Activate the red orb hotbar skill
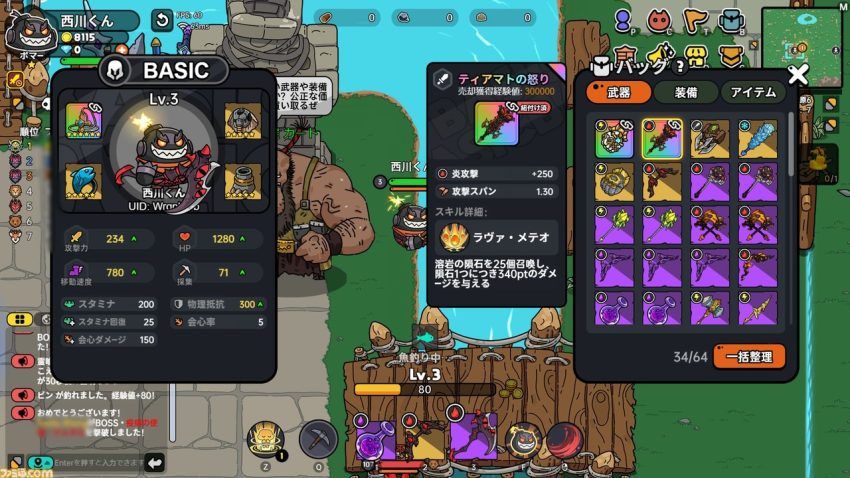Image resolution: width=850 pixels, height=478 pixels. point(564,438)
